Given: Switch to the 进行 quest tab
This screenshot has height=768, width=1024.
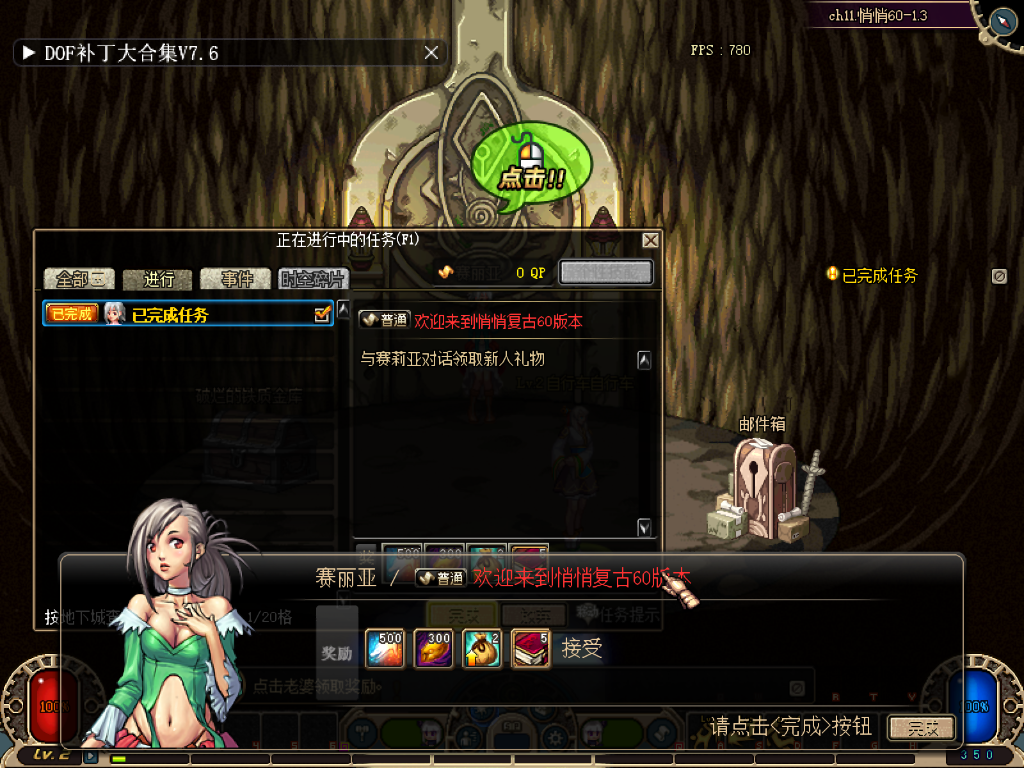Looking at the screenshot, I should (158, 279).
